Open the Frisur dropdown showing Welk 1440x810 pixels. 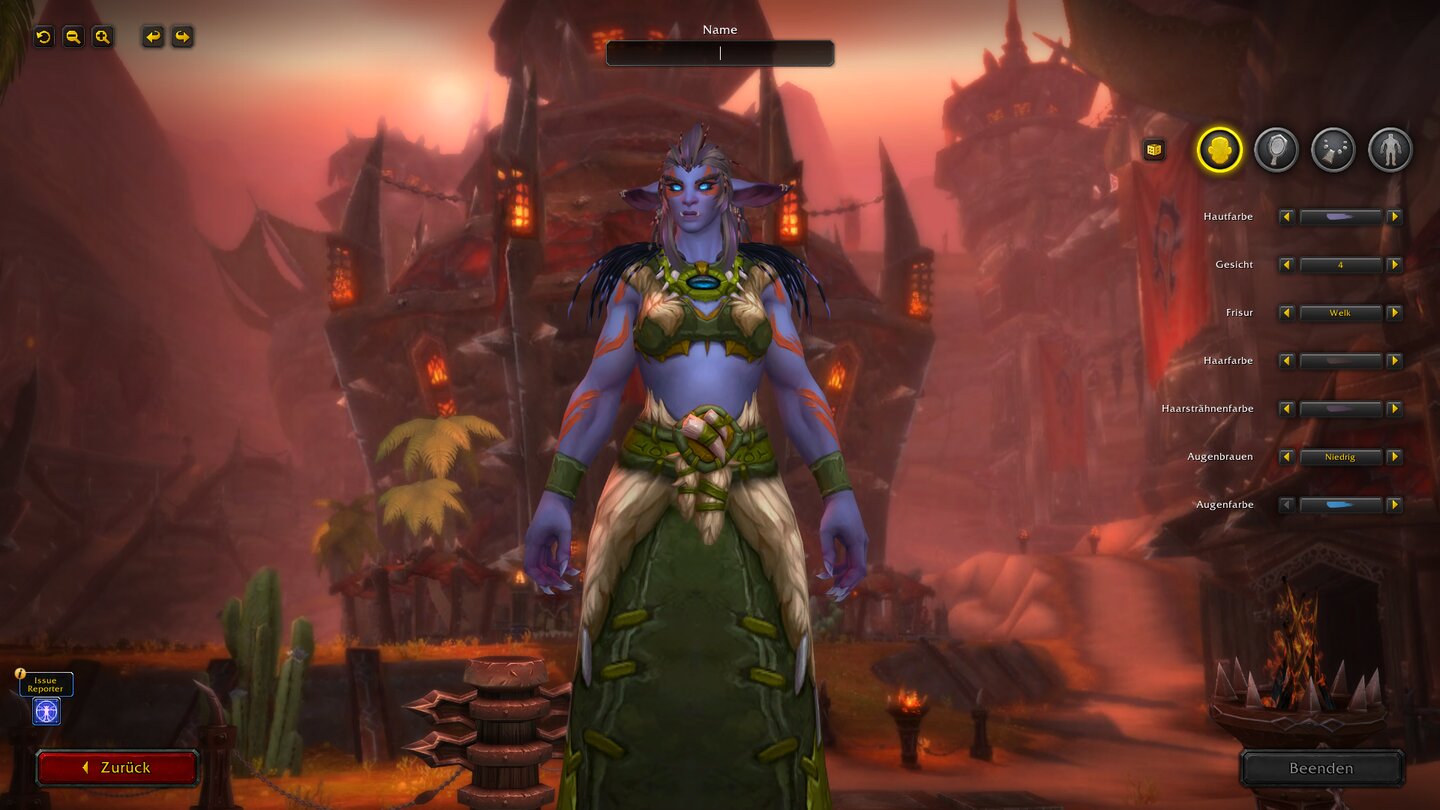pos(1340,313)
